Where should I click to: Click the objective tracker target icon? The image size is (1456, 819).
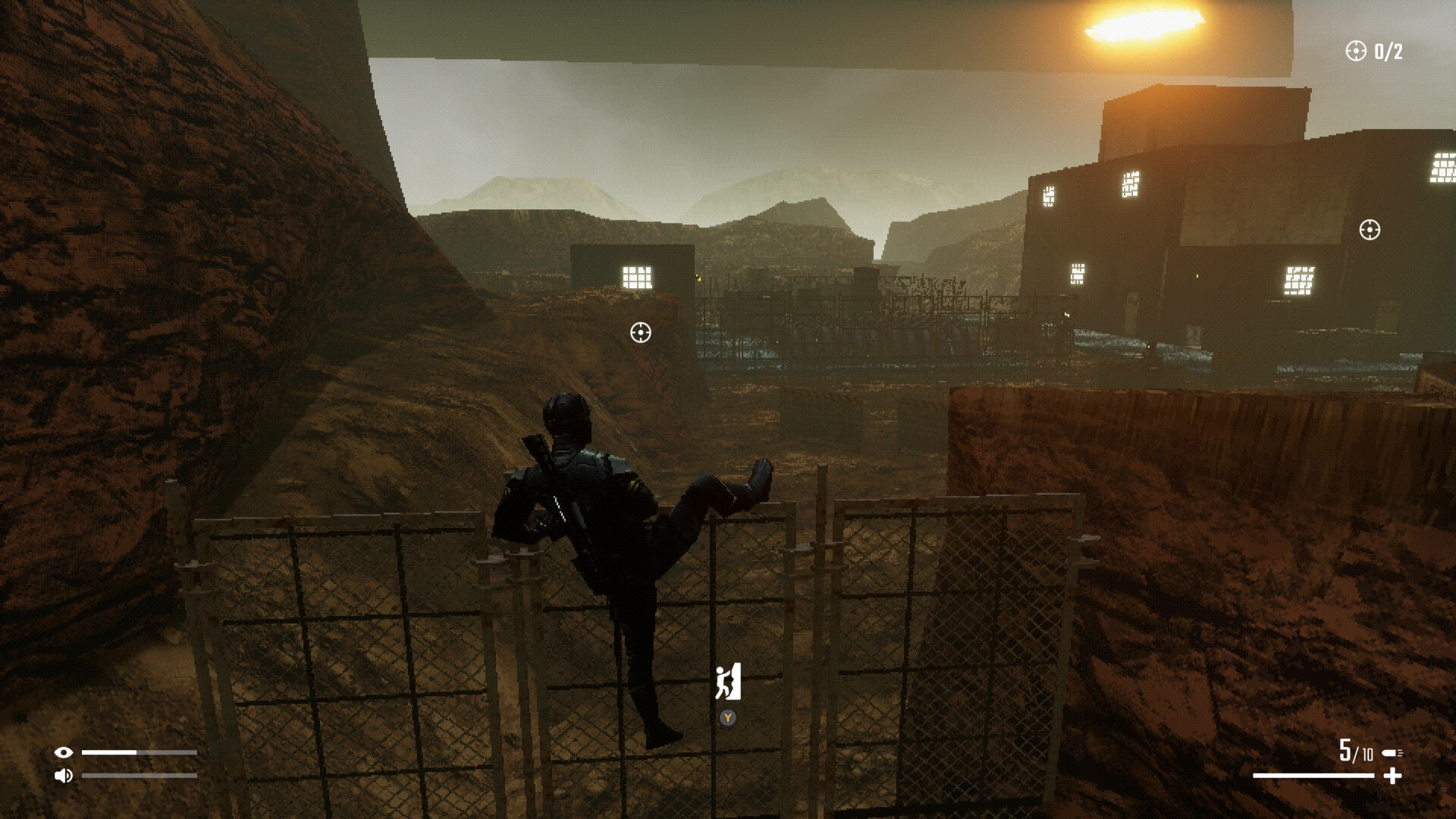[x=1355, y=51]
